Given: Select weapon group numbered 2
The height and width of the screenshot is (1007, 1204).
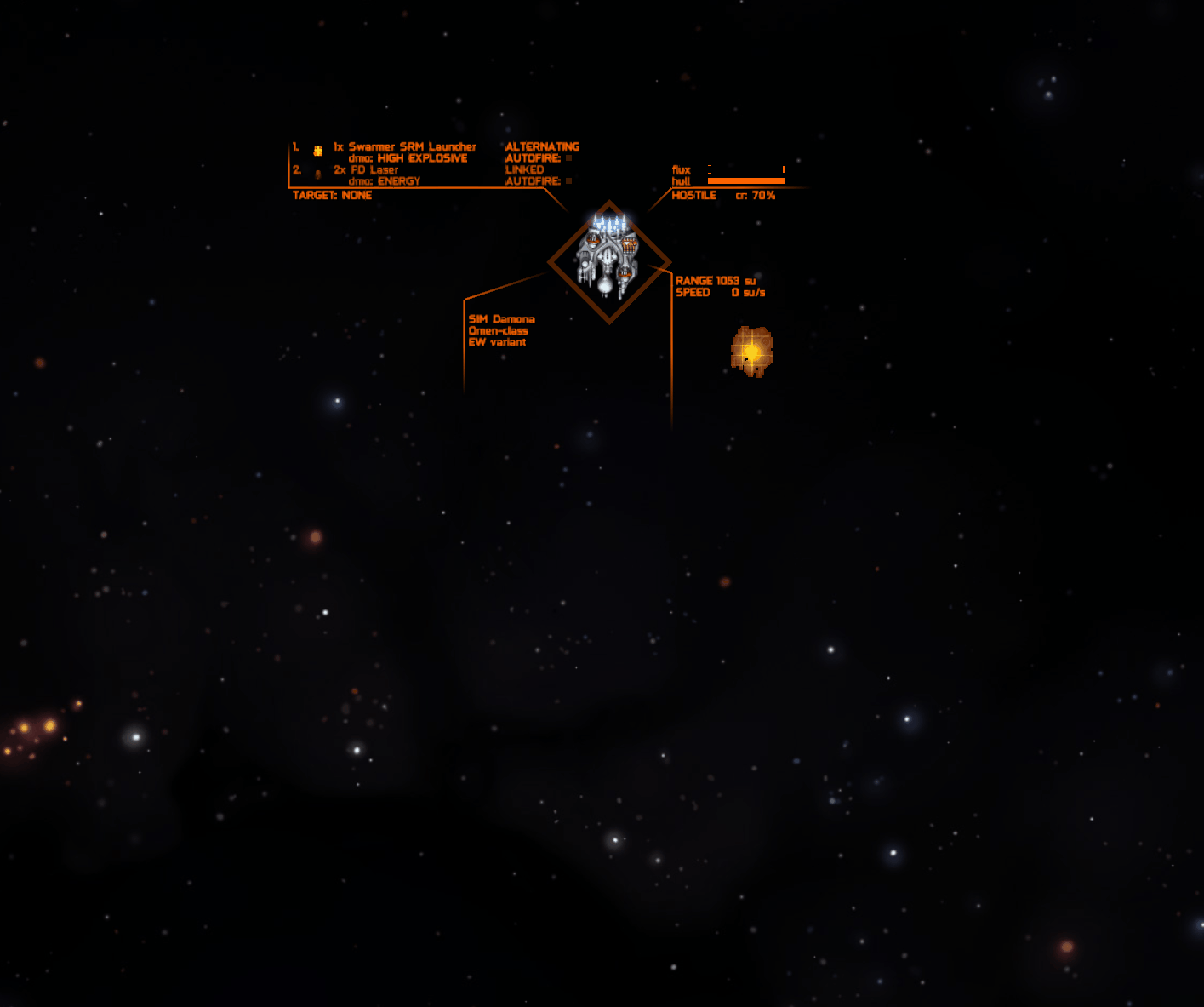Looking at the screenshot, I should (x=295, y=169).
